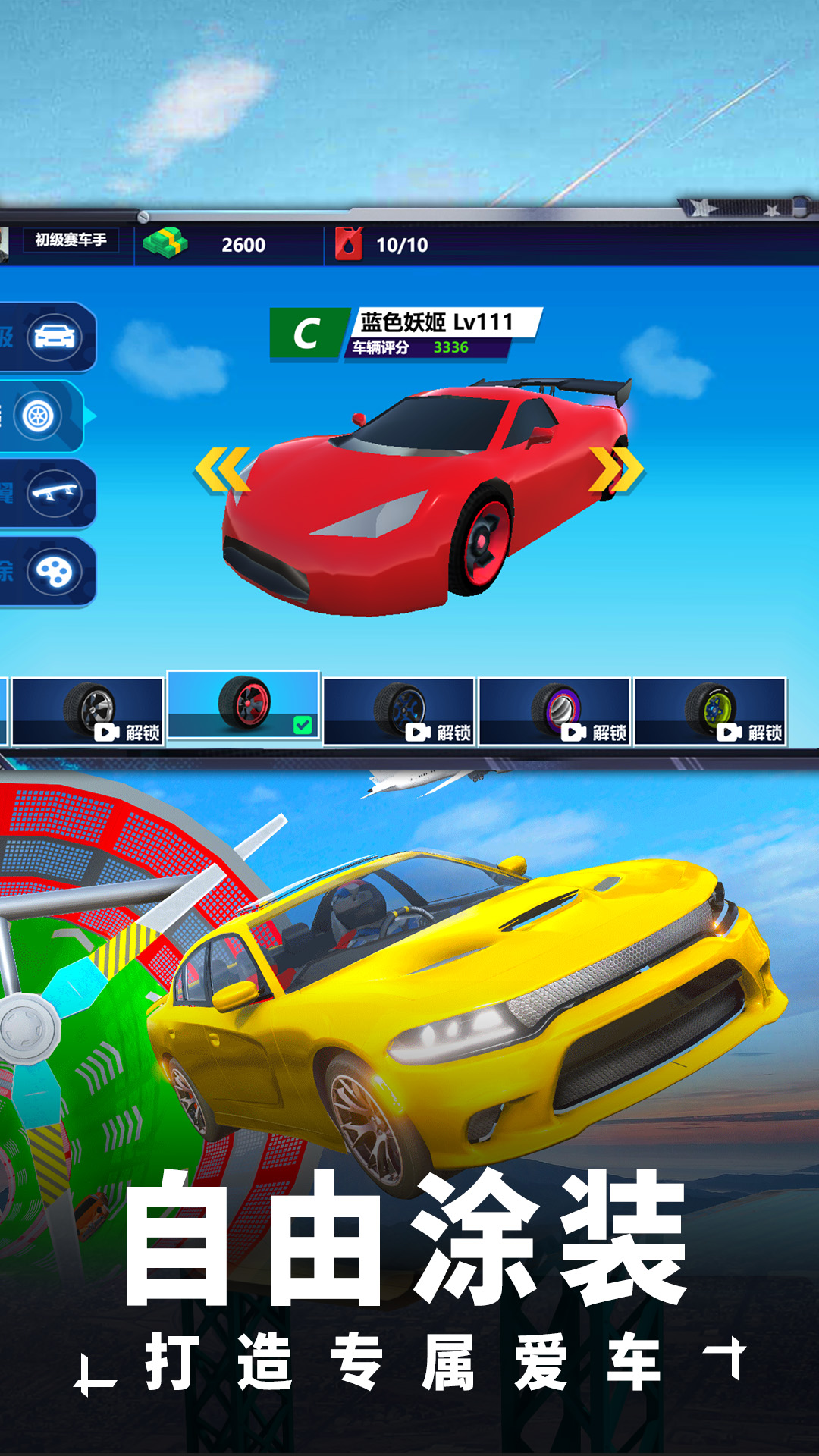Unlock the purple rim wheel
Screen dimensions: 819x1456
click(x=554, y=711)
